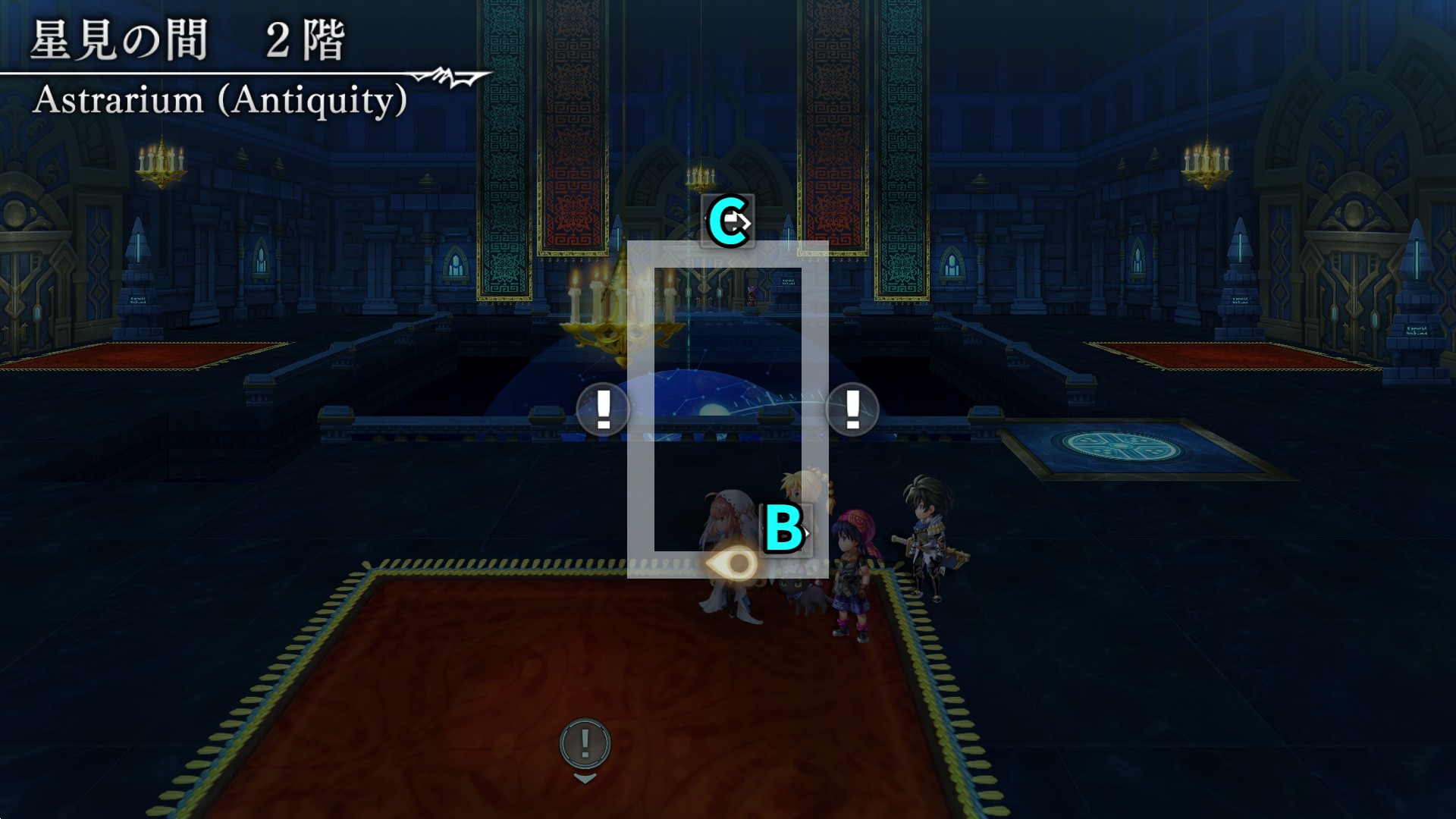
Task: Click the exclamation marker with downward chevron
Action: (585, 744)
